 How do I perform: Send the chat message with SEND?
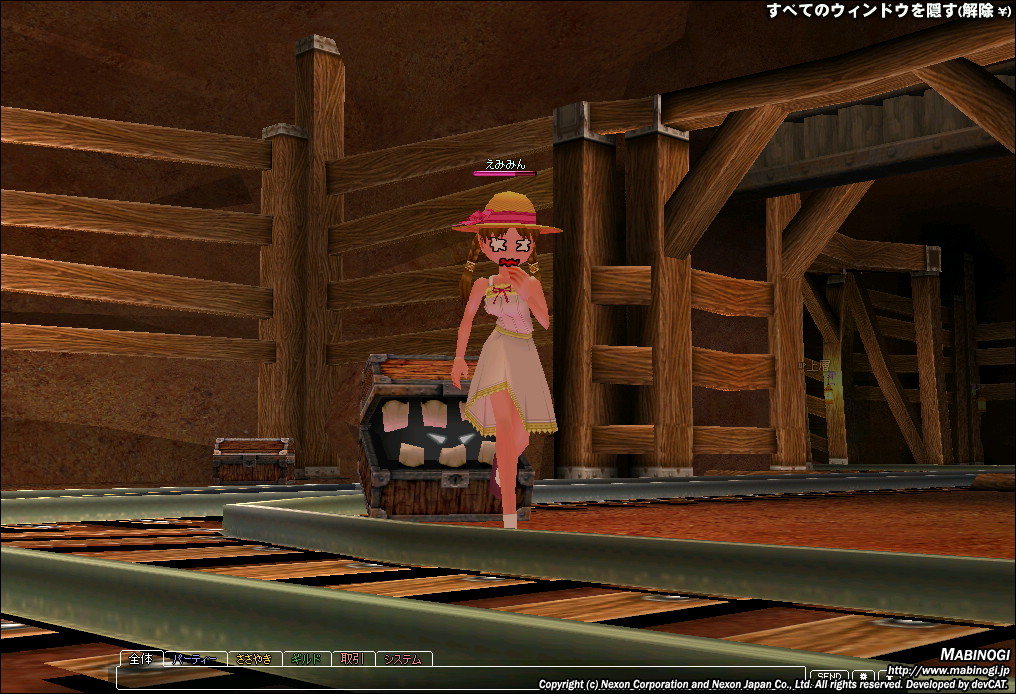[x=826, y=678]
